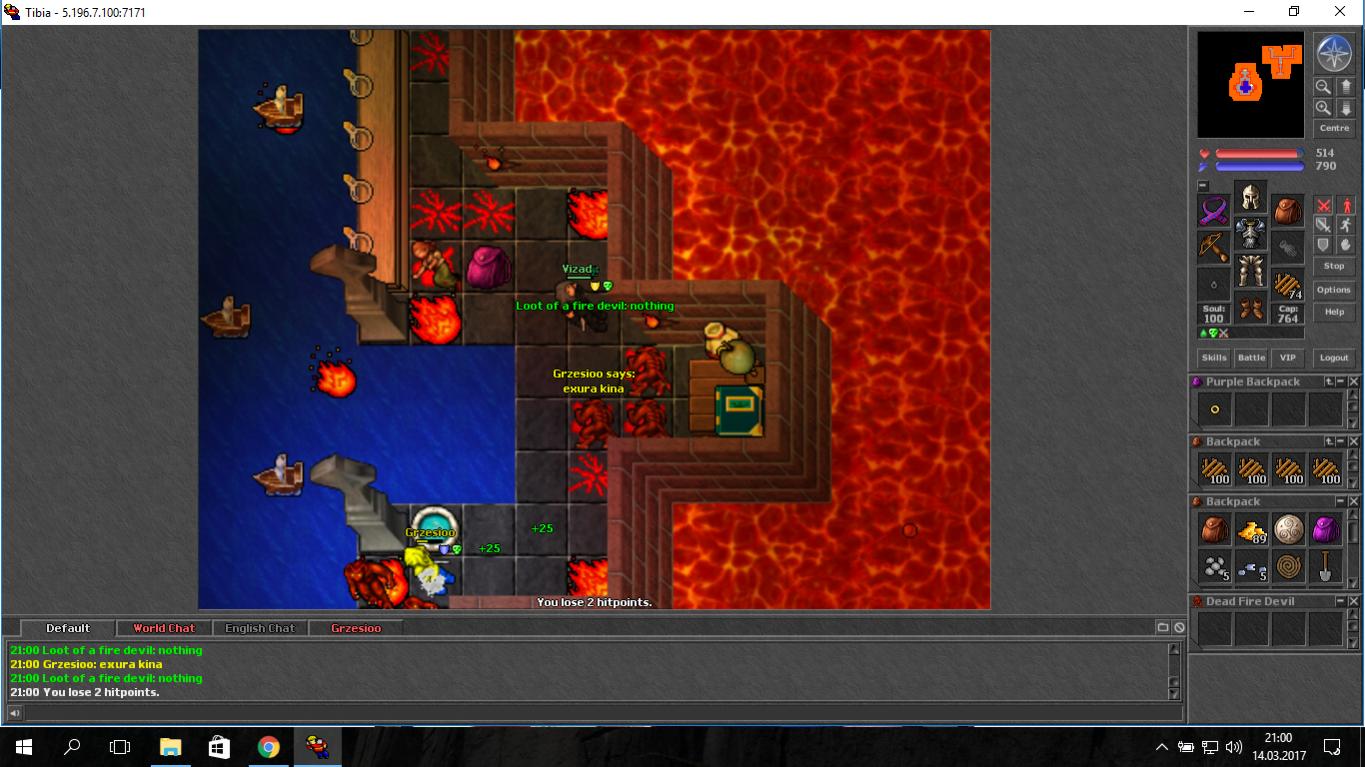This screenshot has width=1365, height=767.
Task: Close the Dead Fire Devil container
Action: tap(1354, 602)
